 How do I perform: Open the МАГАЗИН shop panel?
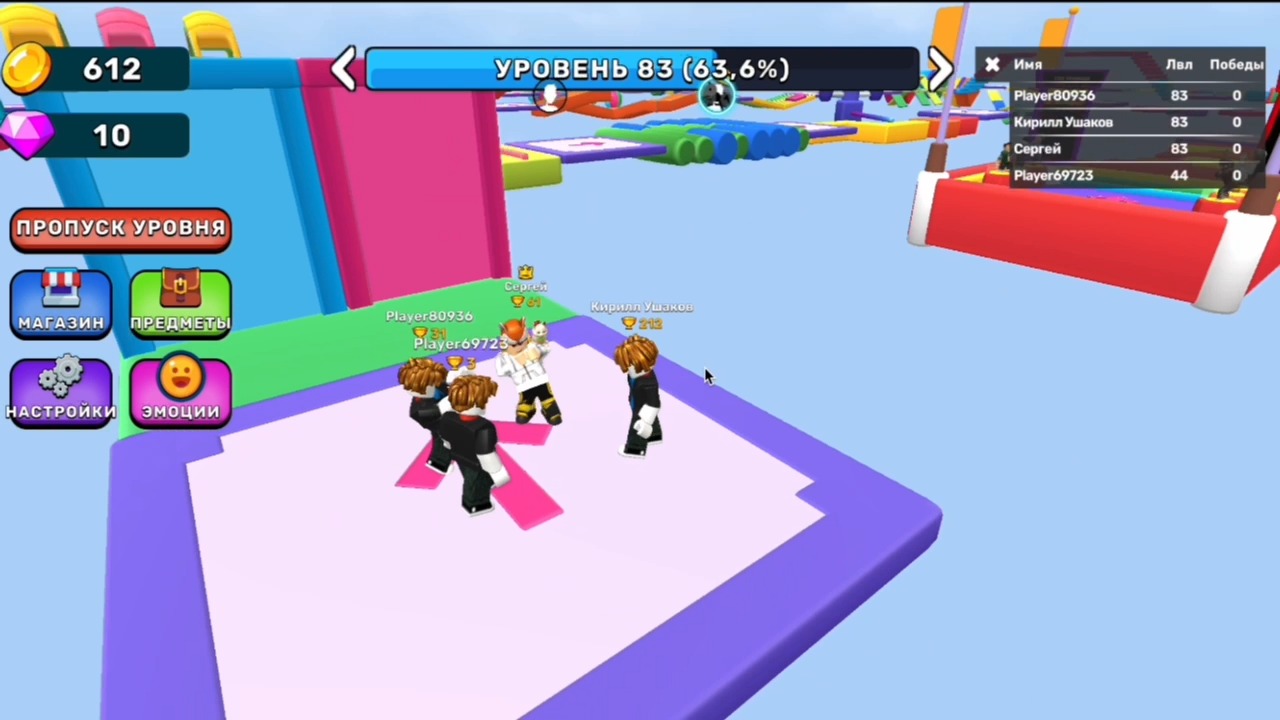click(x=60, y=303)
